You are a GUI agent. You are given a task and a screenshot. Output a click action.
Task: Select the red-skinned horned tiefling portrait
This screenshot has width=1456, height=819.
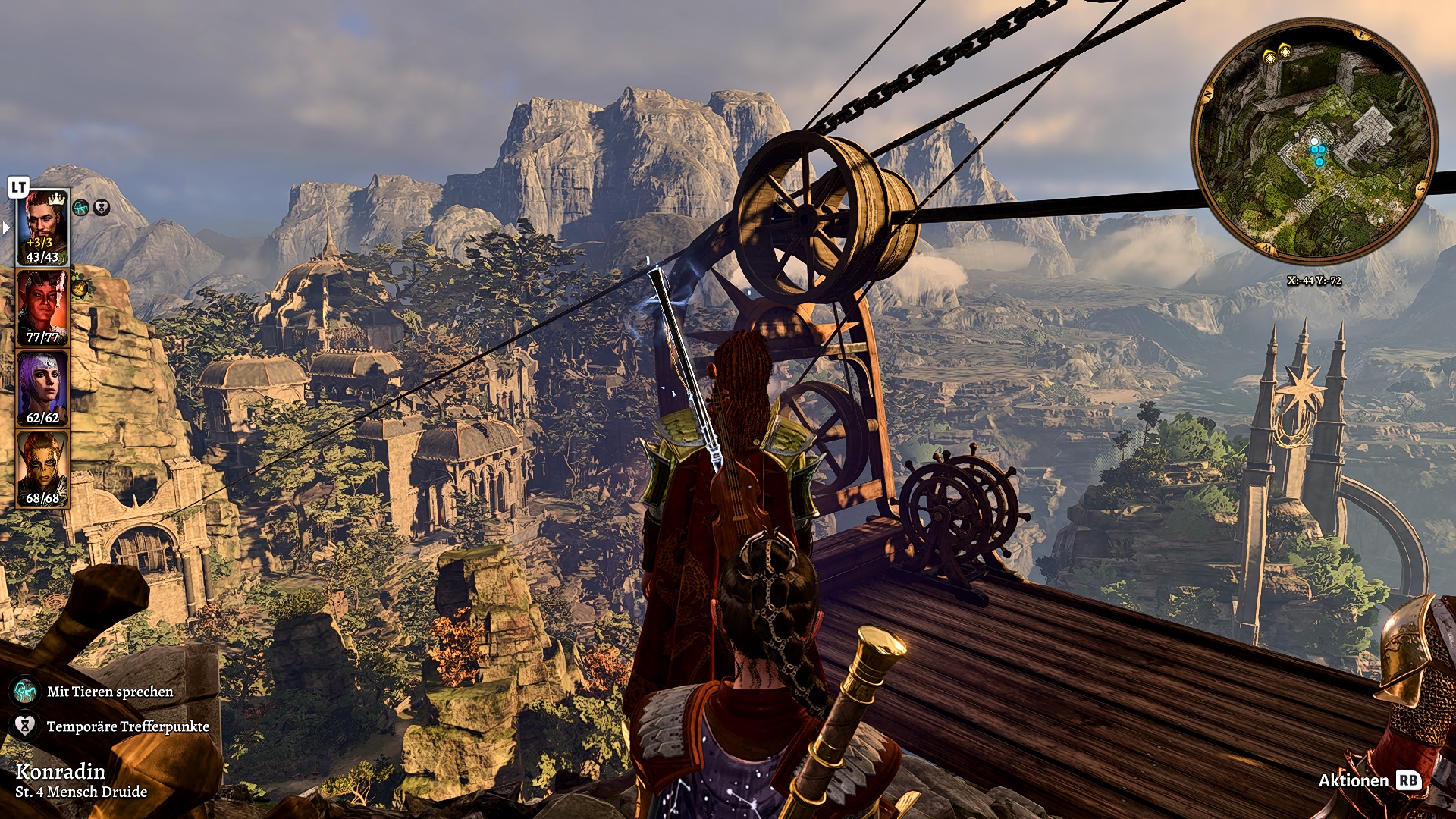[x=43, y=307]
